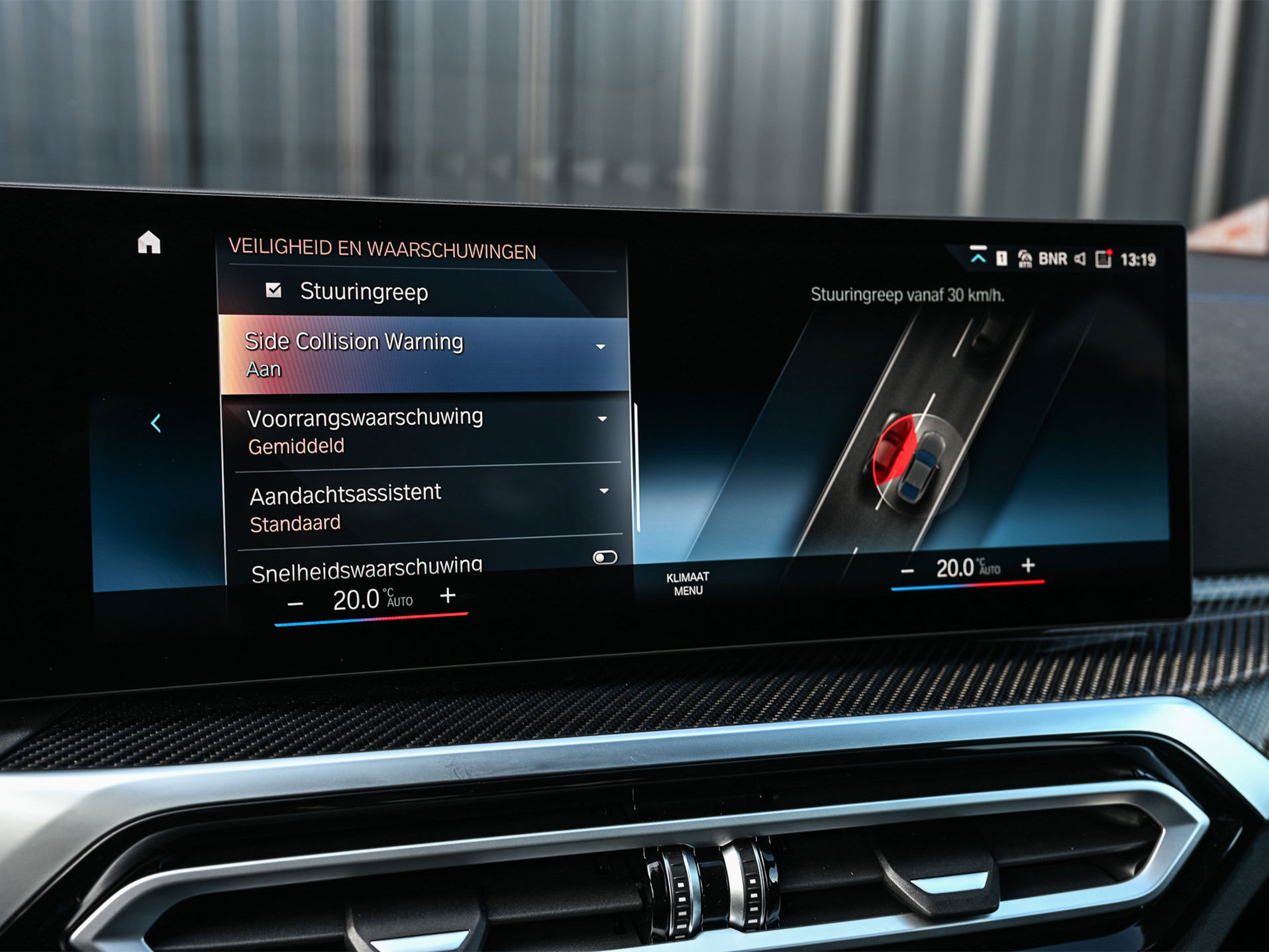Screen dimensions: 1269x952
Task: Click the traffic message '1' badge icon
Action: click(x=1002, y=260)
